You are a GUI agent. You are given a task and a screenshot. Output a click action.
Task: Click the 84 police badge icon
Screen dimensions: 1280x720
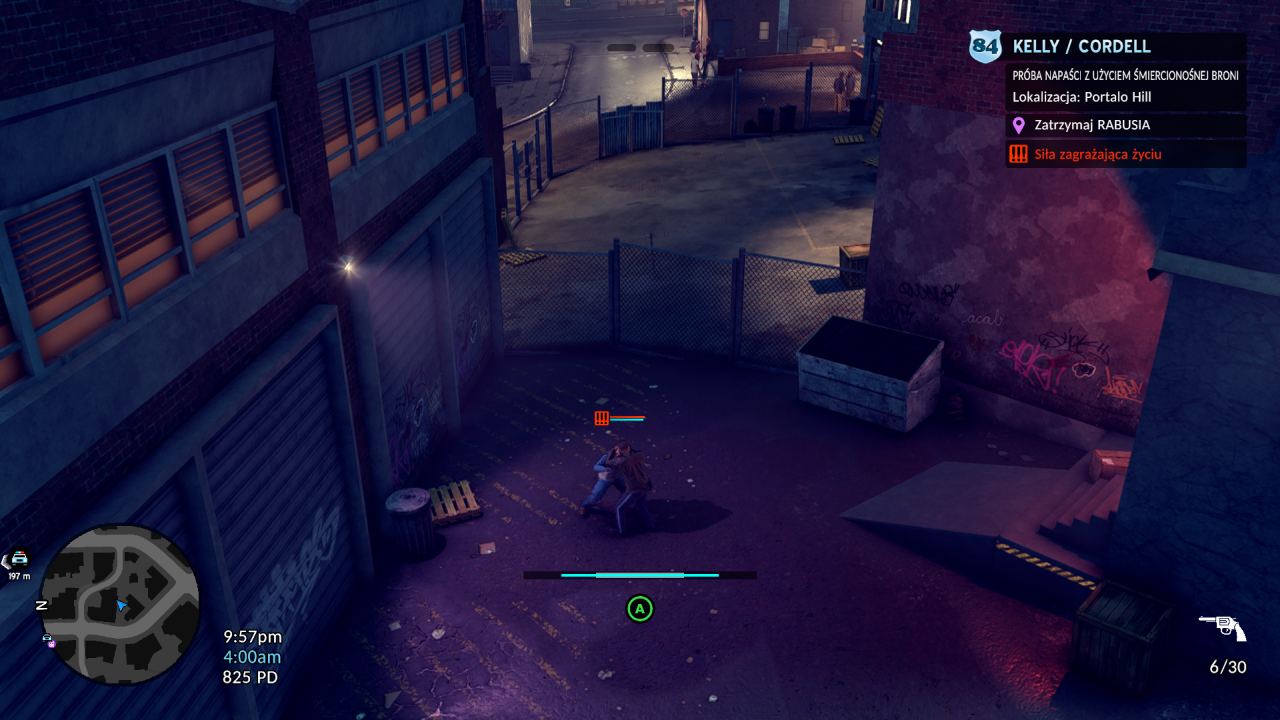985,46
